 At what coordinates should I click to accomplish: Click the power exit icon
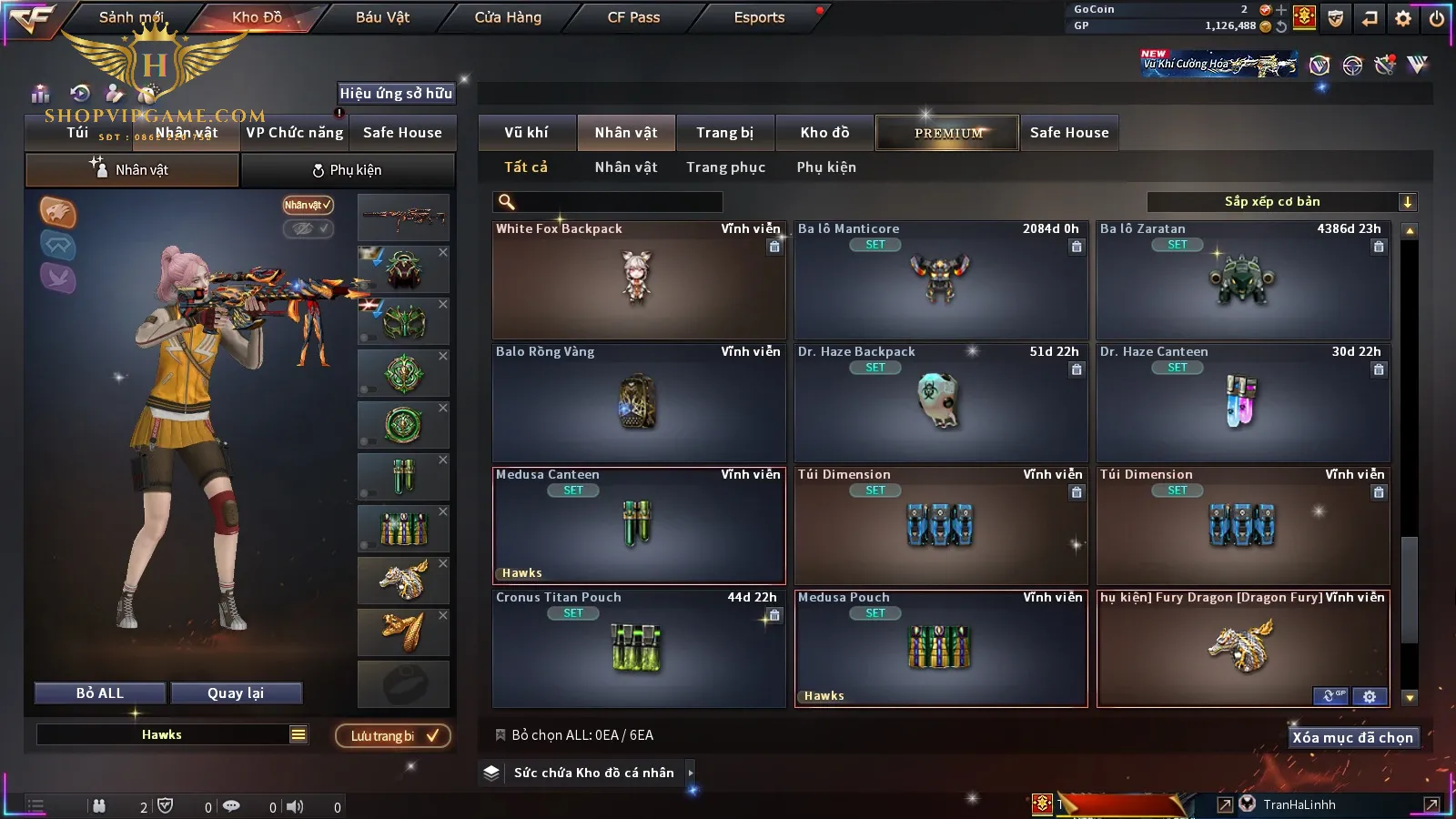[x=1437, y=18]
